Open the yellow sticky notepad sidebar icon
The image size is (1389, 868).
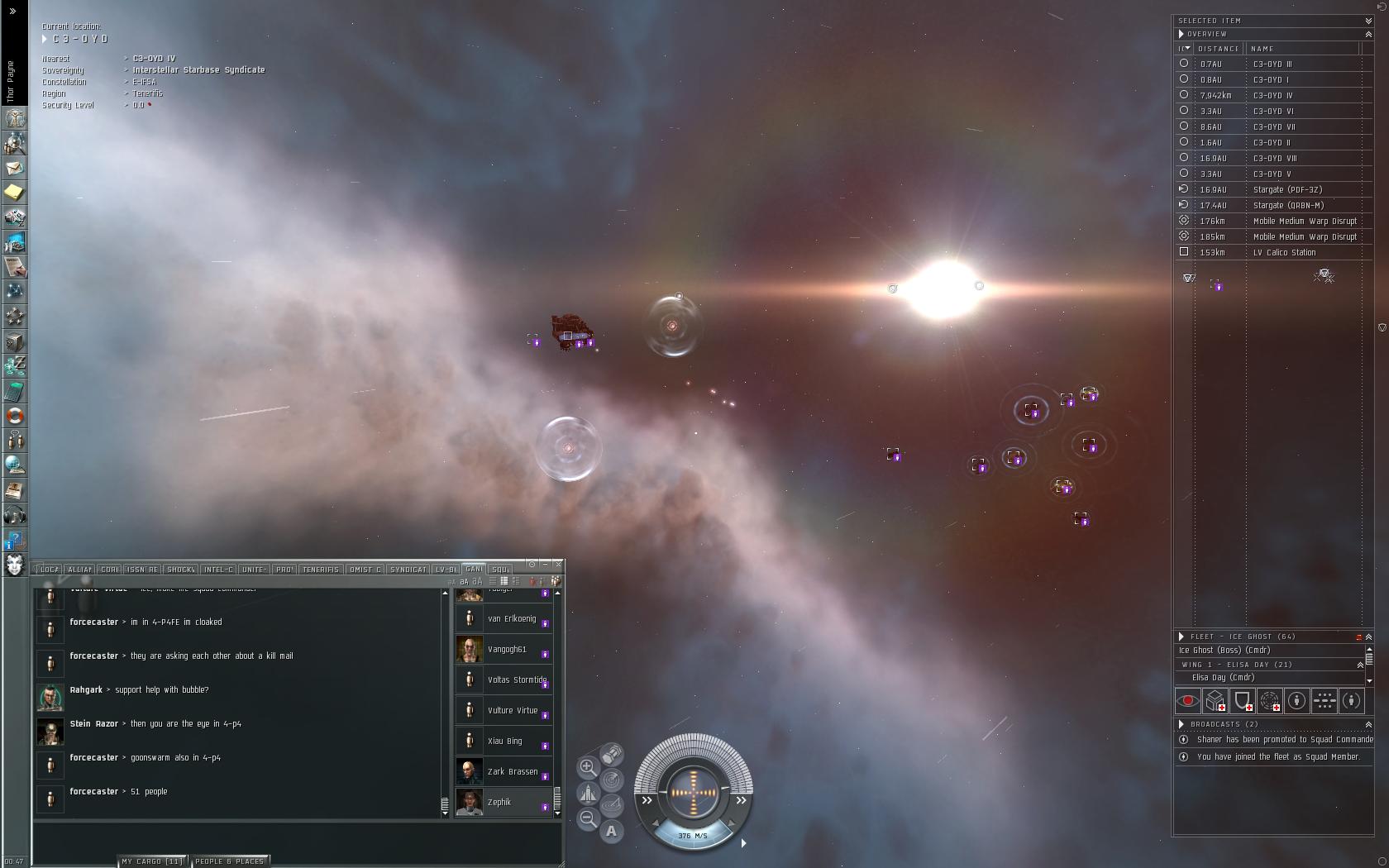15,193
